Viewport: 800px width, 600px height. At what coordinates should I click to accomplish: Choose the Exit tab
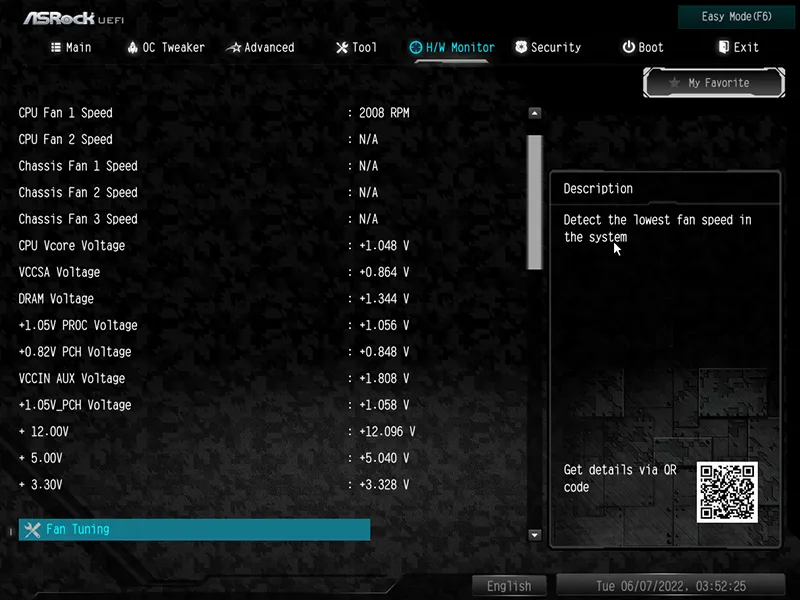[x=738, y=47]
